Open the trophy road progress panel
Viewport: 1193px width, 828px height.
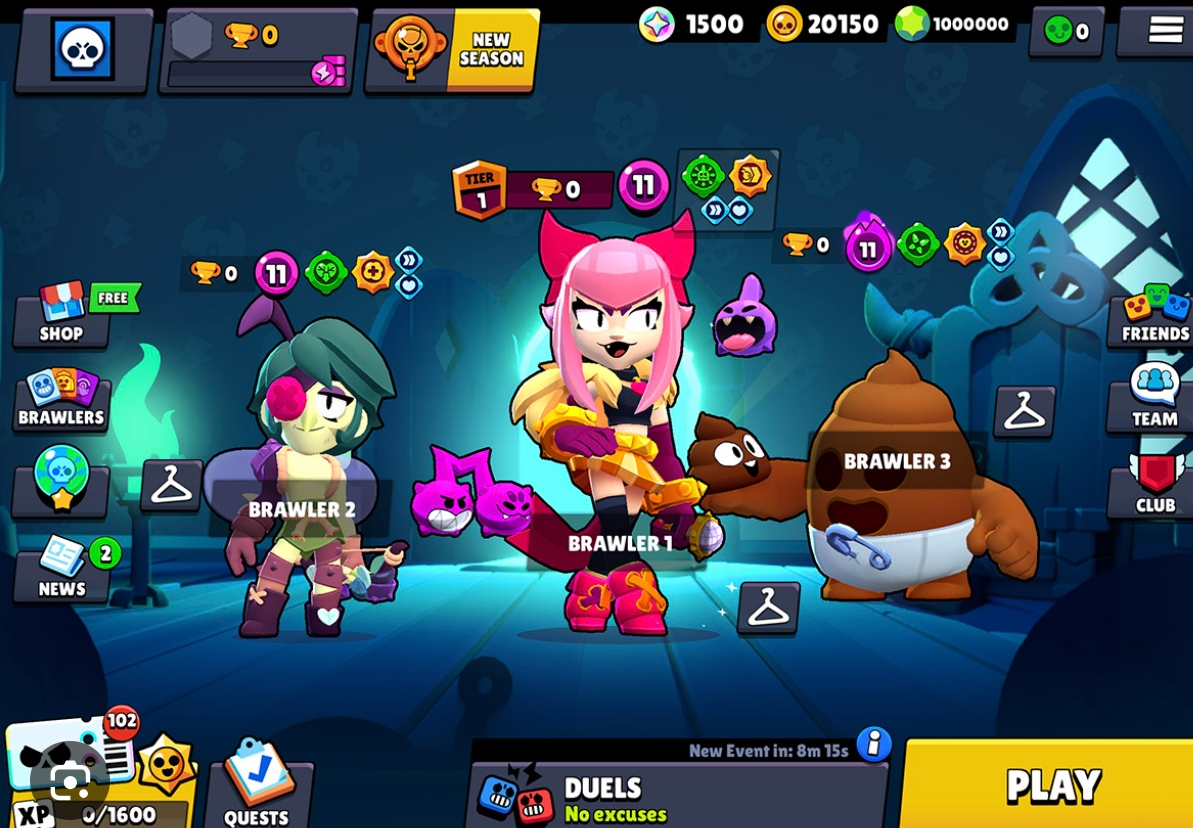[x=258, y=52]
